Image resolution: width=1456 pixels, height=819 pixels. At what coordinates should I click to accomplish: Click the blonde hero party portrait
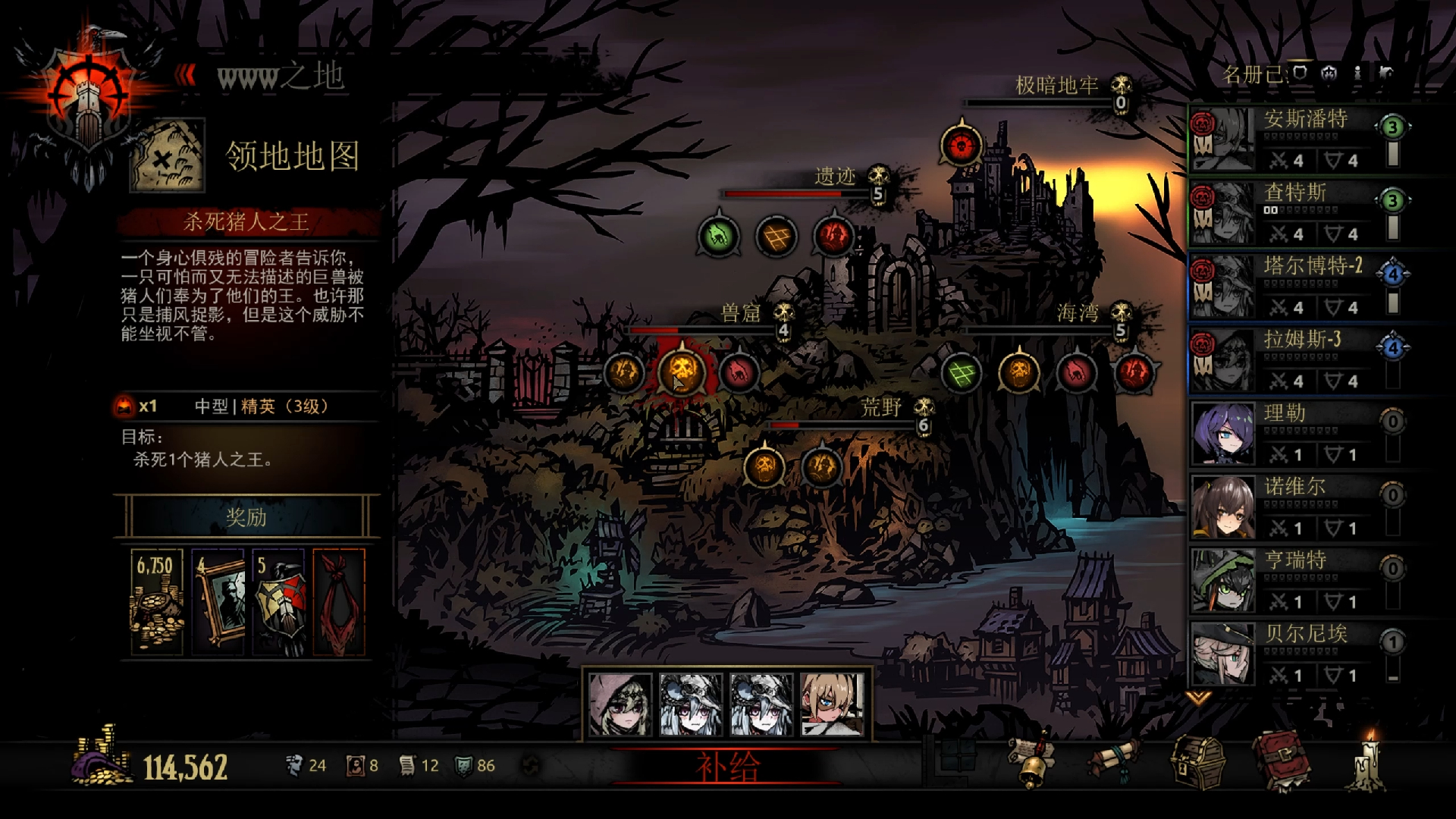(832, 705)
